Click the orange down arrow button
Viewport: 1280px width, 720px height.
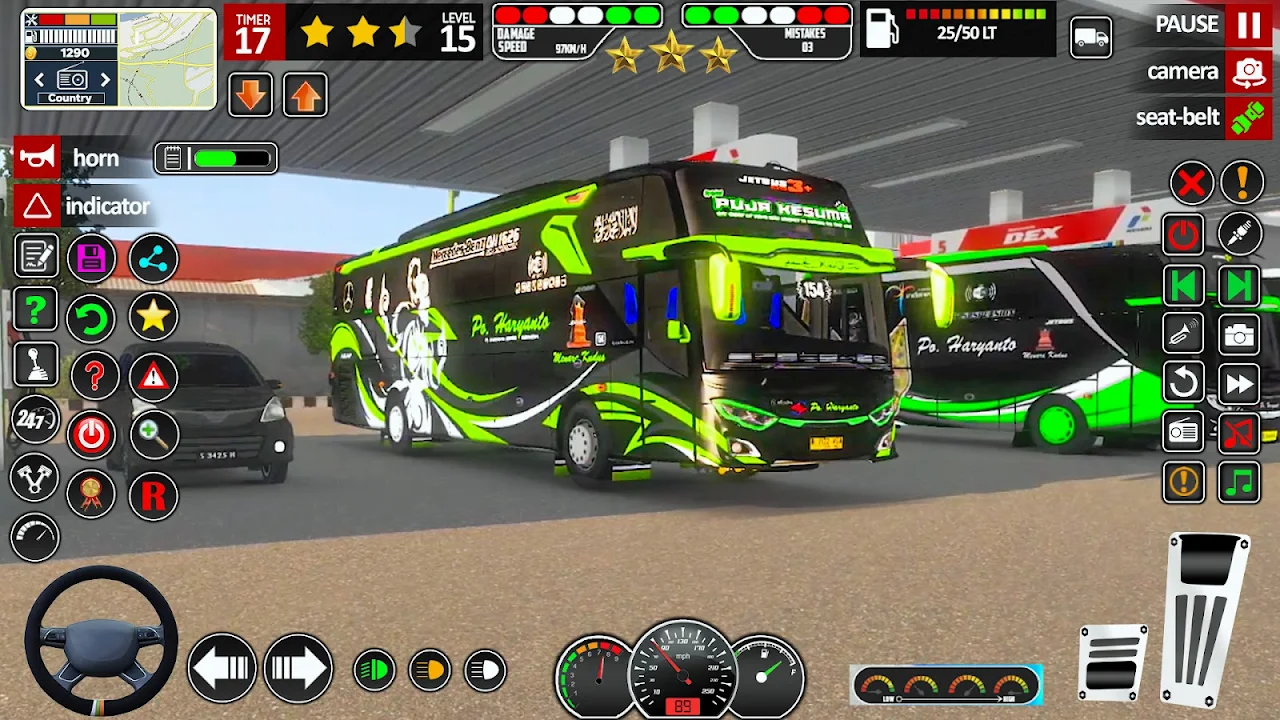tap(250, 95)
